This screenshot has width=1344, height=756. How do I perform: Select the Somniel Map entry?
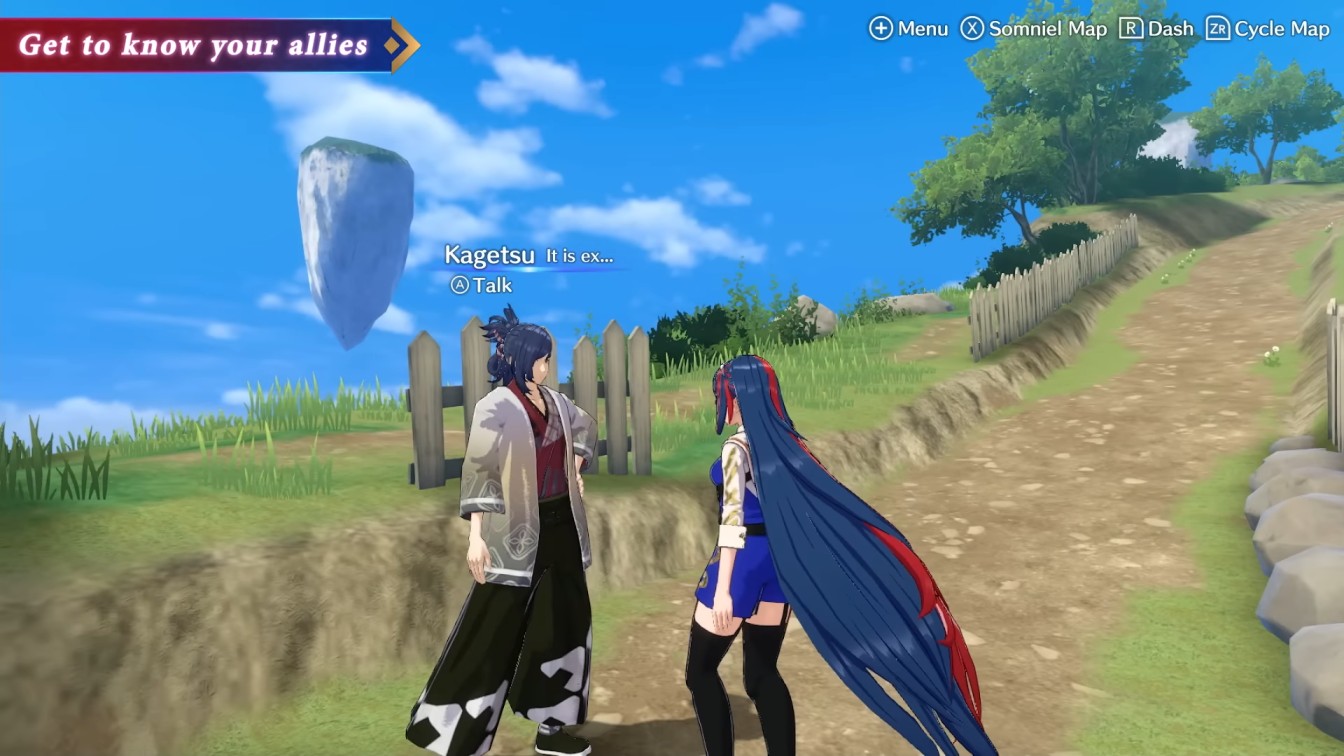[1048, 29]
